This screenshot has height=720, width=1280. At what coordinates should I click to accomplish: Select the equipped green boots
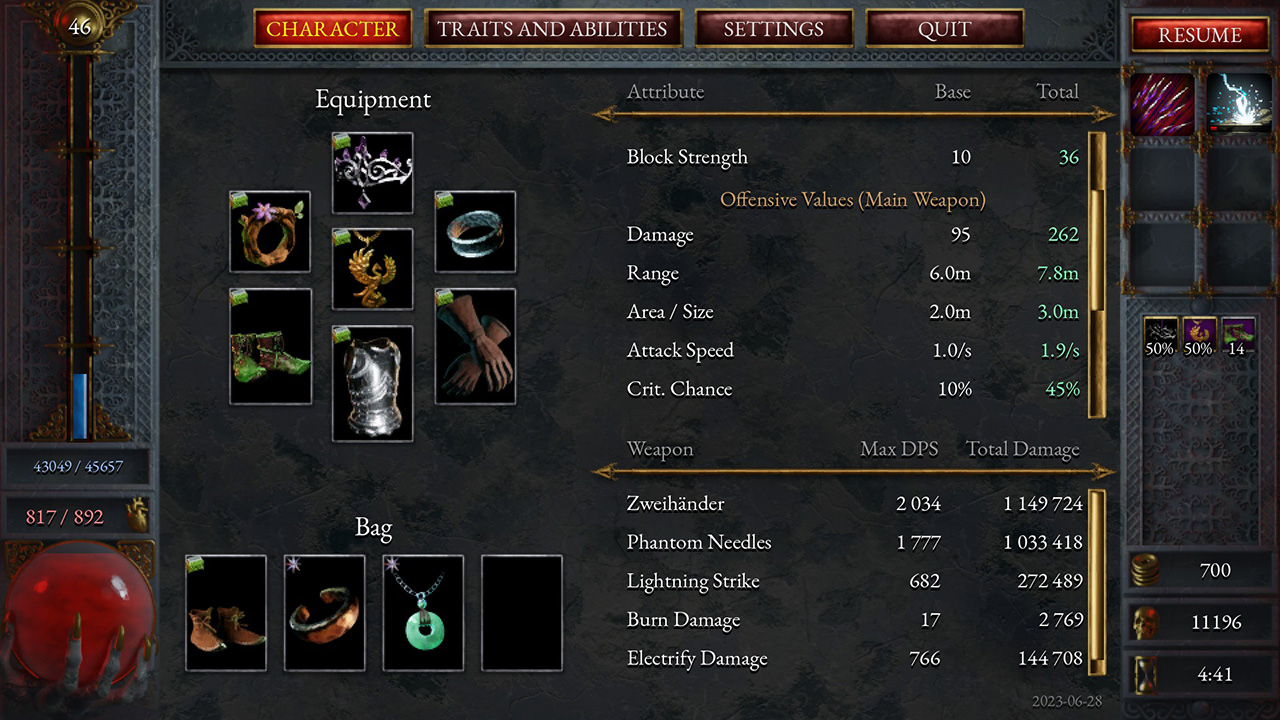click(x=270, y=345)
